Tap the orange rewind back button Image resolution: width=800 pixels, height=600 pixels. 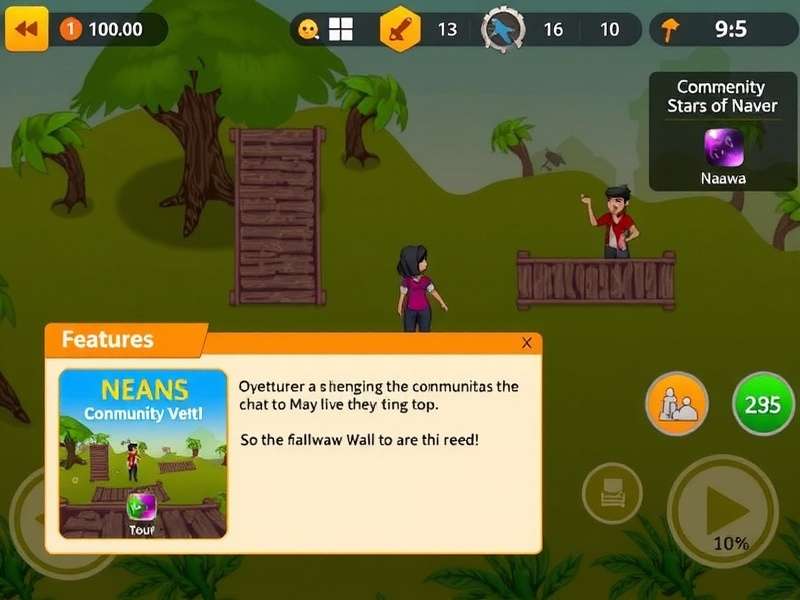27,29
